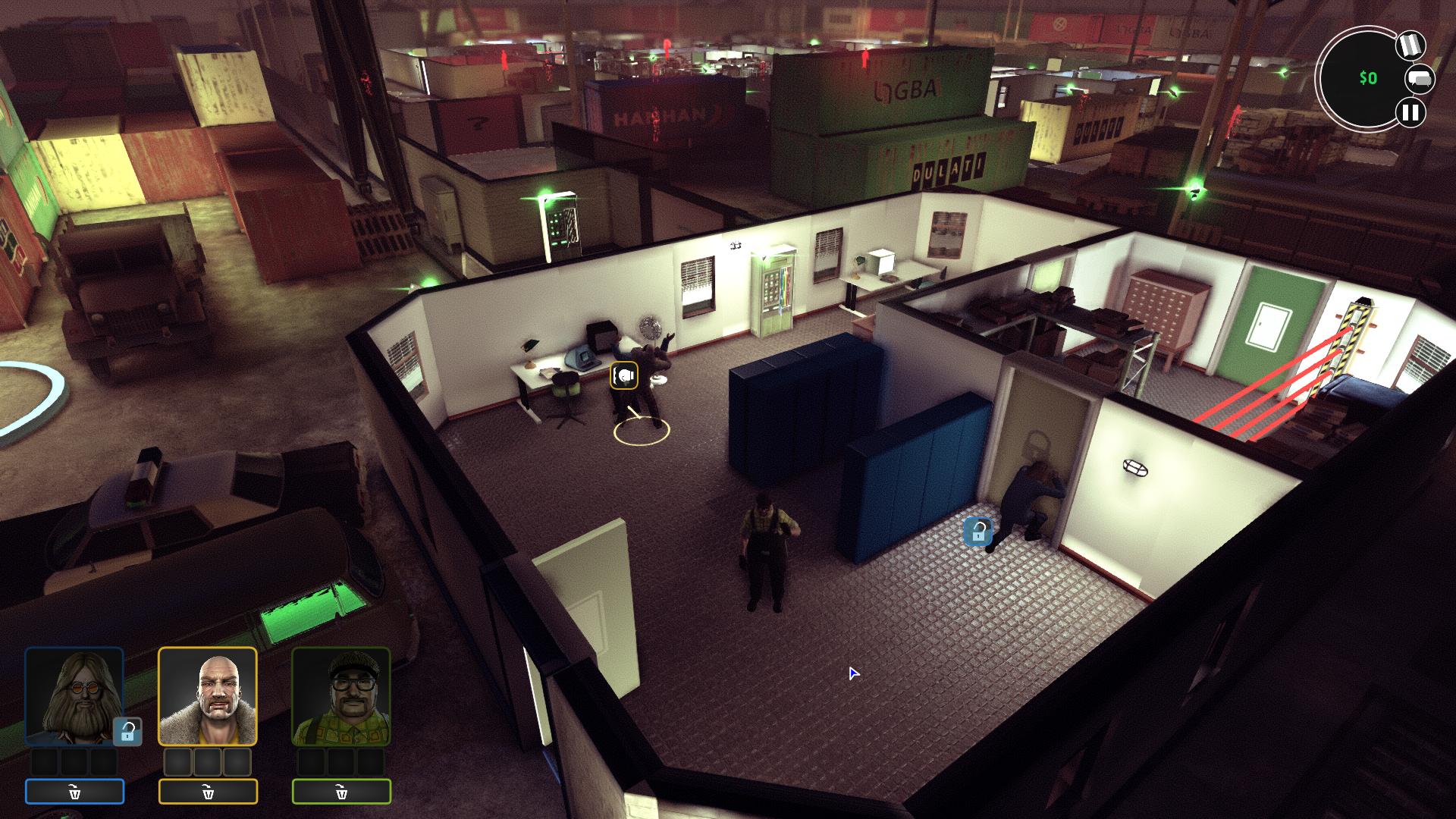Viewport: 1456px width, 819px height.
Task: Select the long-bearded hippie crew portrait
Action: click(74, 696)
